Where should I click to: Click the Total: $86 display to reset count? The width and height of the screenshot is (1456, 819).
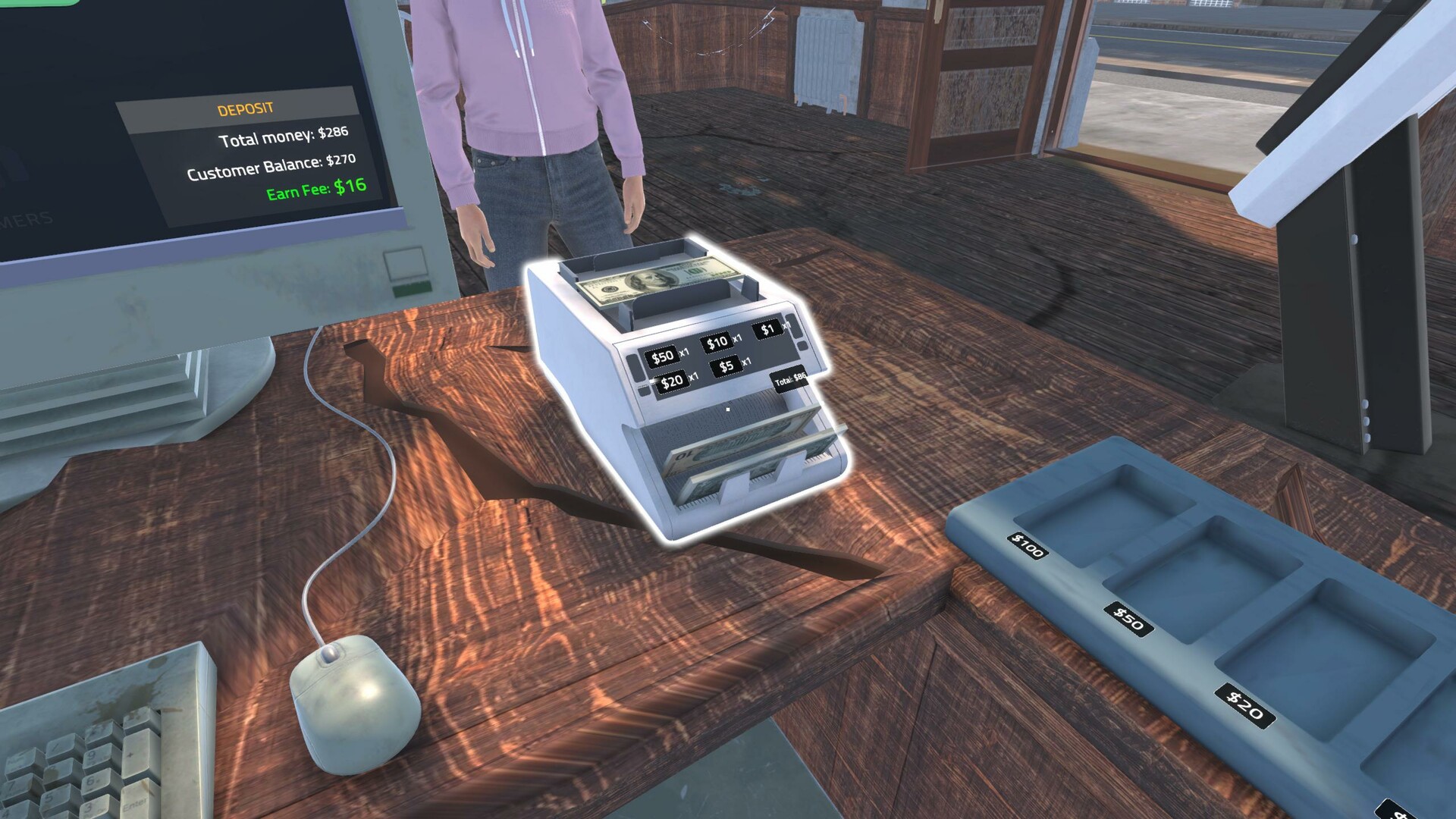(789, 379)
